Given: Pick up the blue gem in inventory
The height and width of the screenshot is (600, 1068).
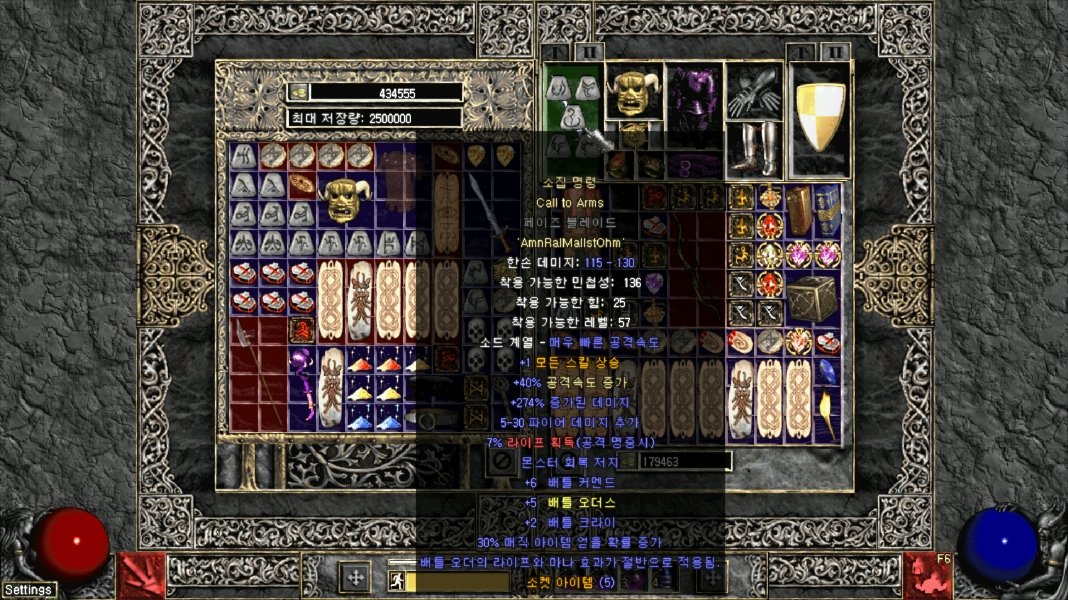Looking at the screenshot, I should pos(827,372).
